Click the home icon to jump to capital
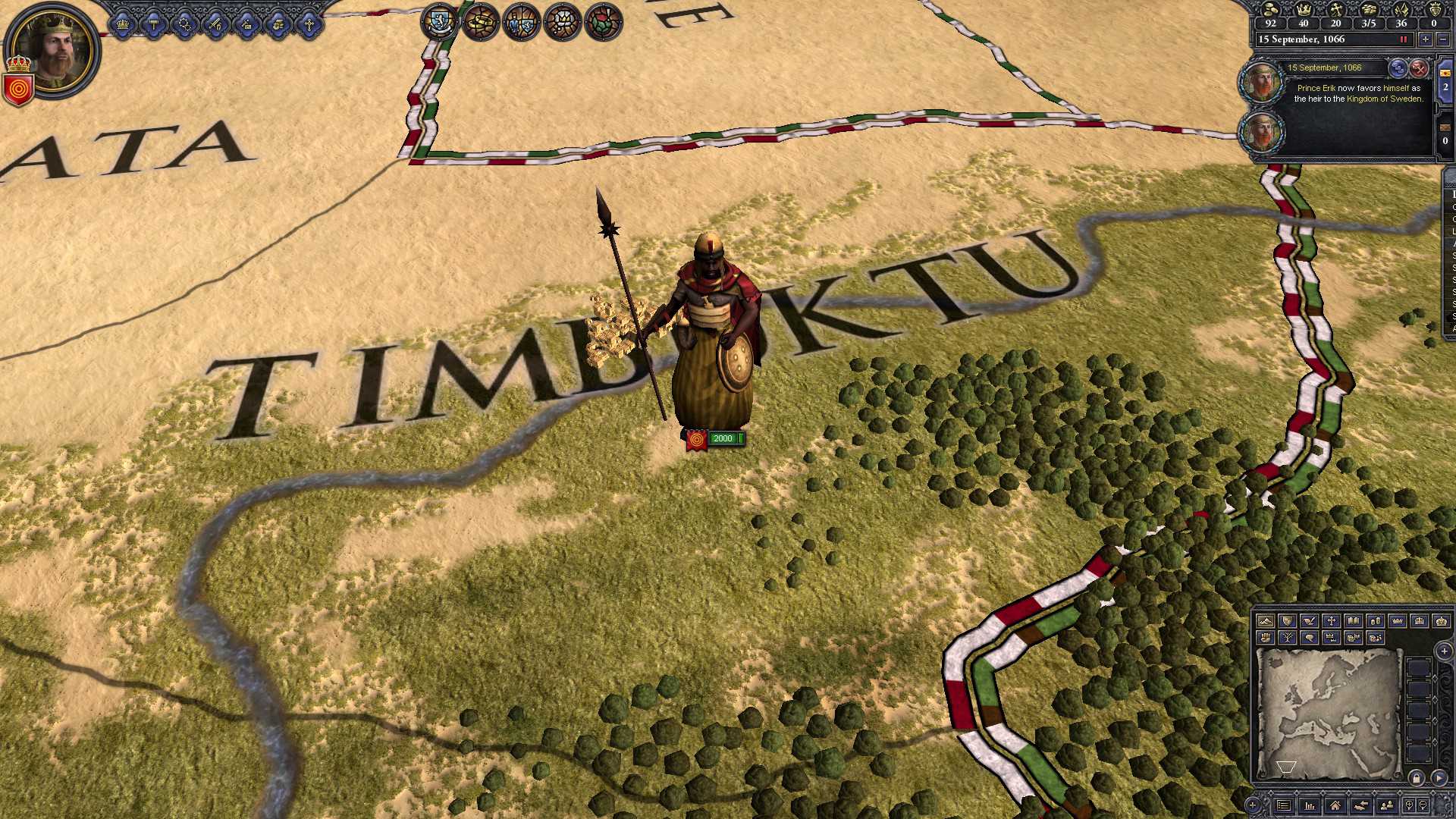1456x819 pixels. 1335,805
